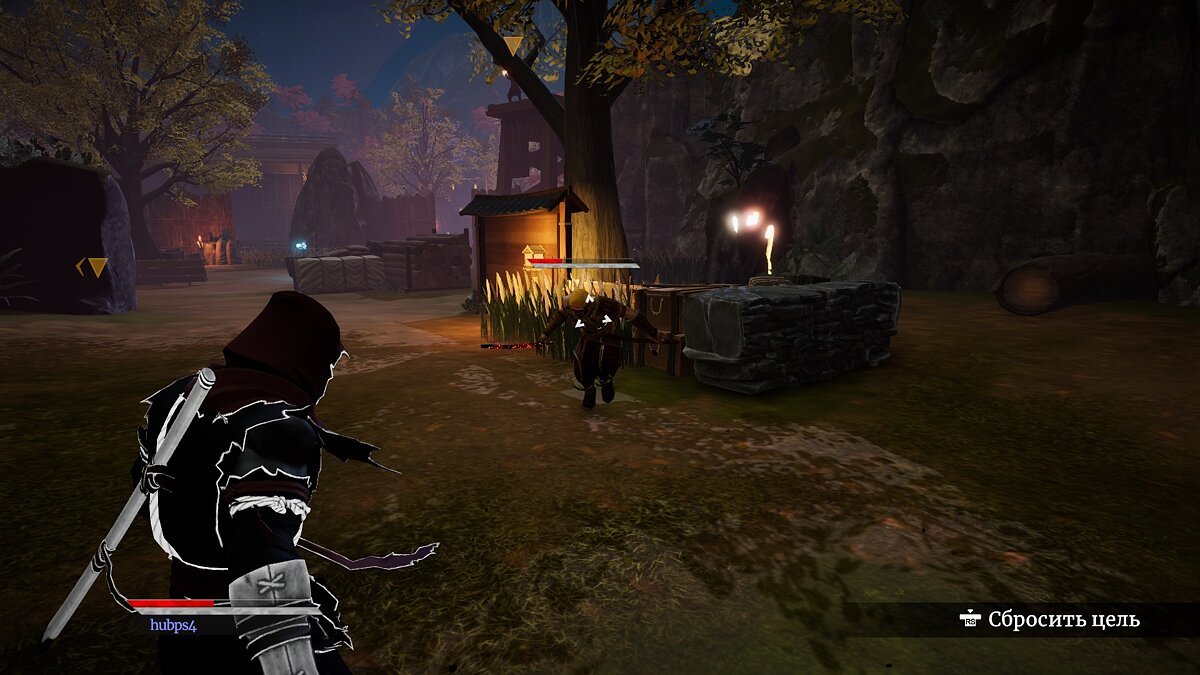This screenshot has height=675, width=1200.
Task: Select the yellow objective marker with left arrow
Action: [x=93, y=267]
